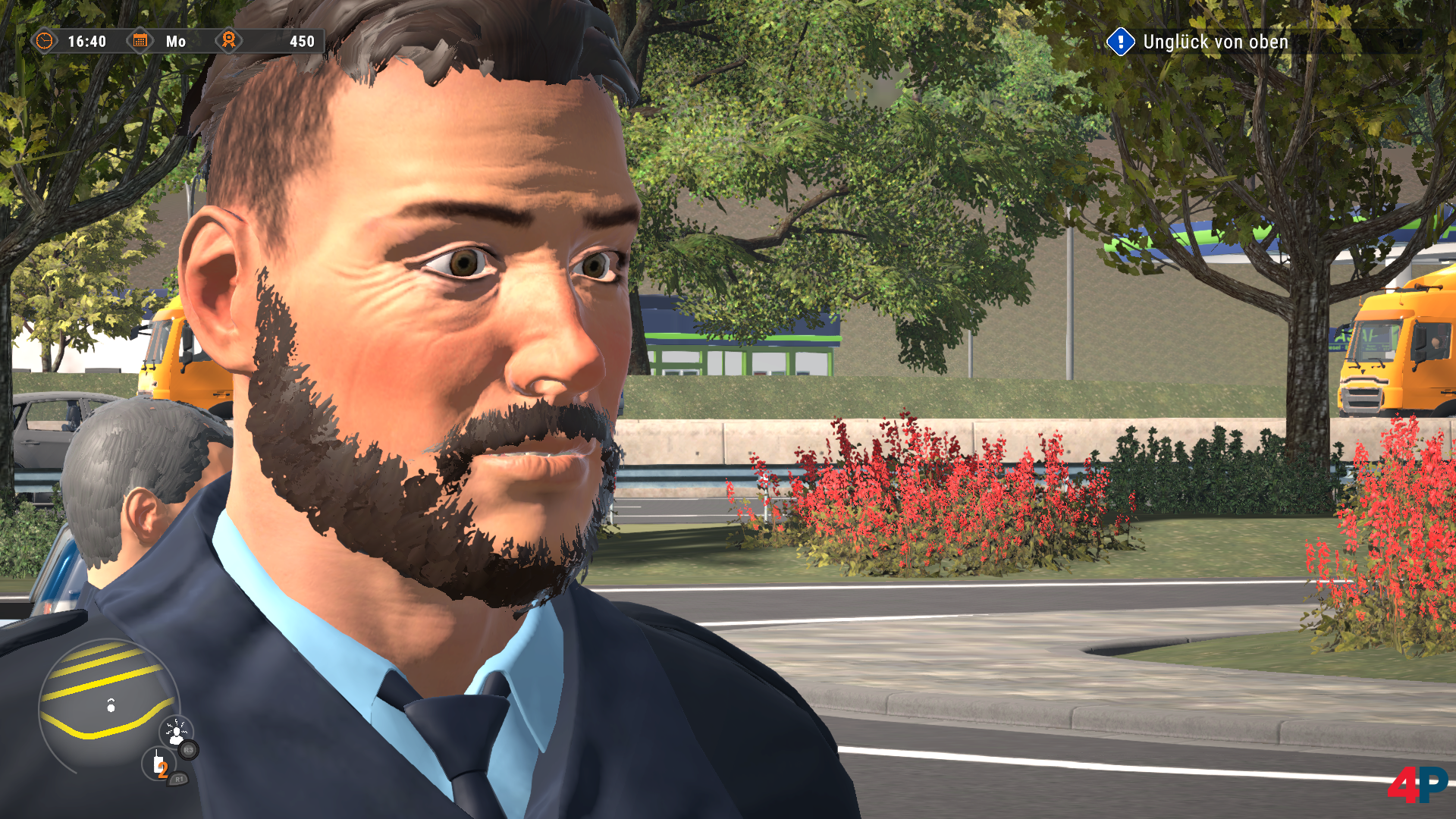
Task: Open the medal icon beside 450 points
Action: click(x=229, y=42)
